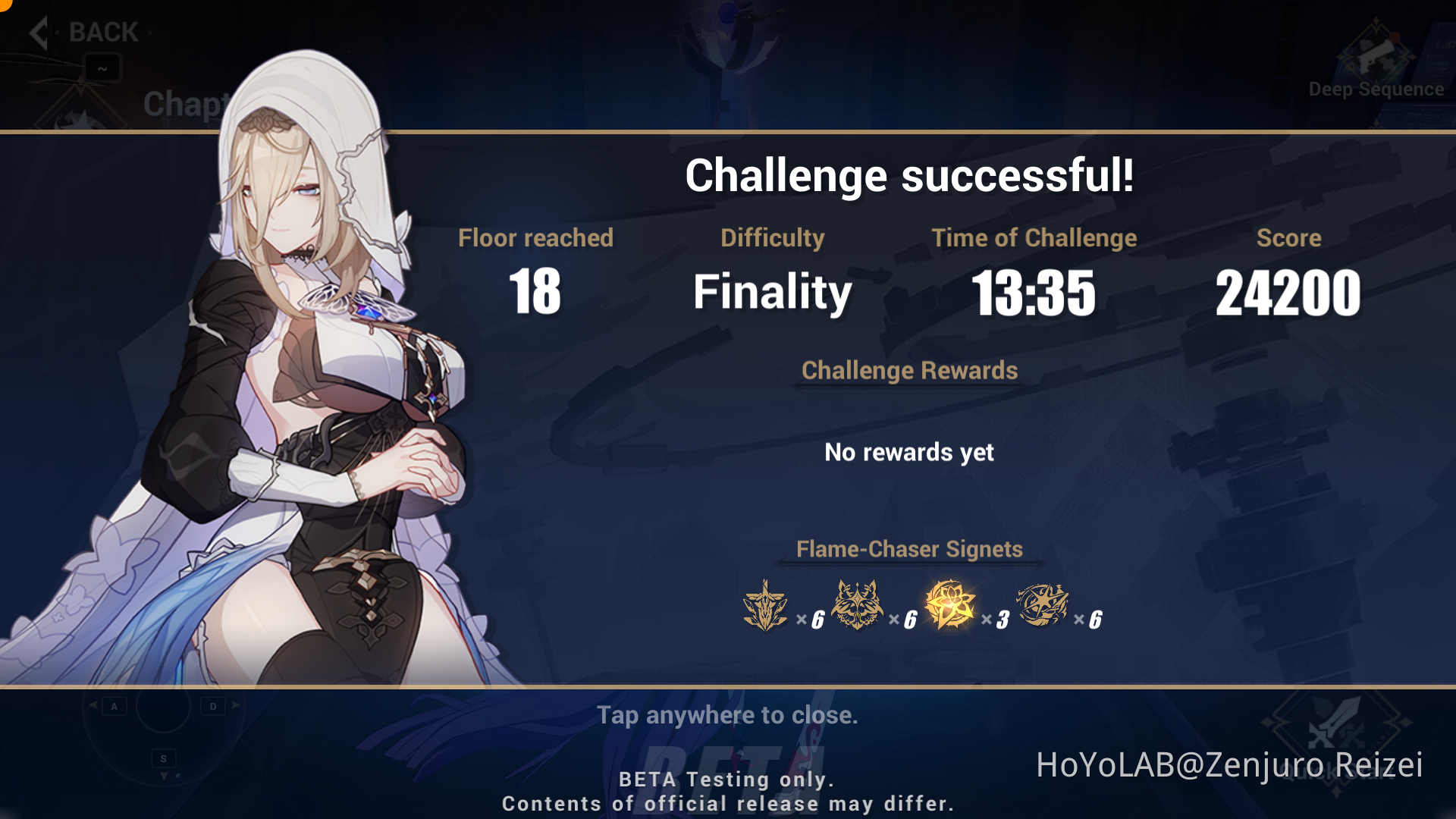This screenshot has width=1456, height=819.
Task: Click the first Flame-Chaser signet icon
Action: (767, 605)
